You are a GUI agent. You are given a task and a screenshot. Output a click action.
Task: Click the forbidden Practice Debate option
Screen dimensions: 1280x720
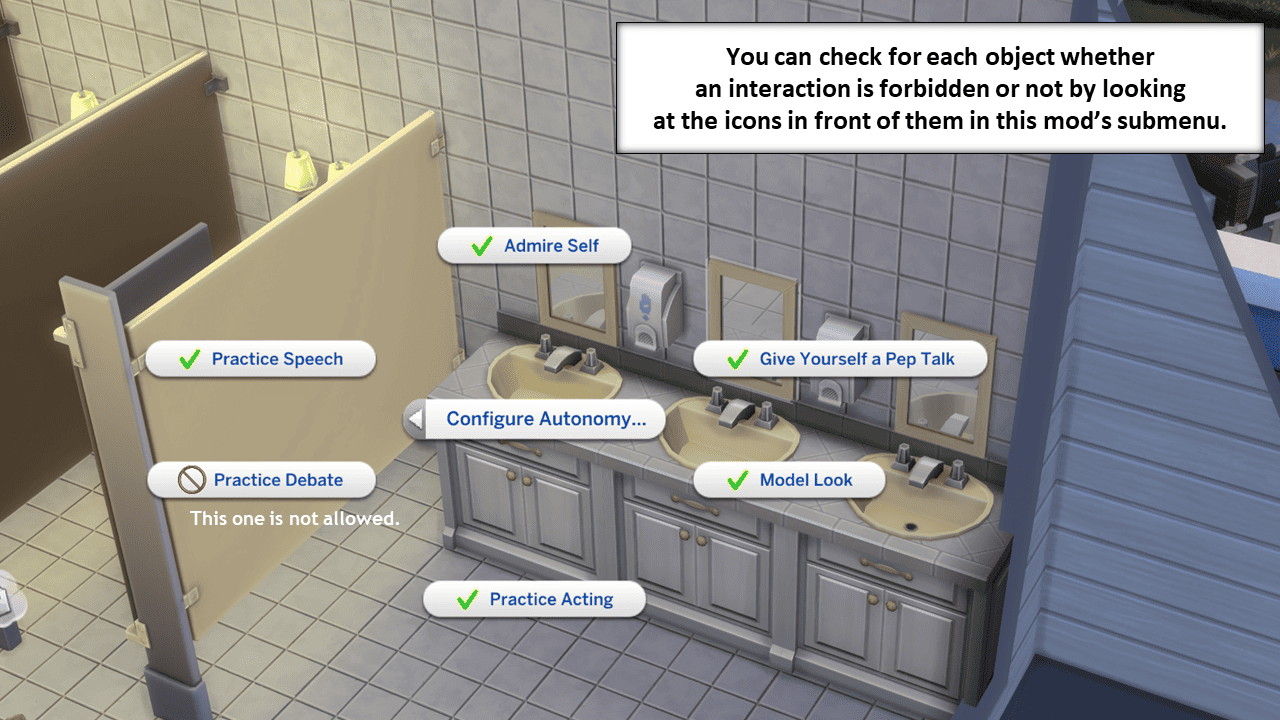tap(262, 480)
